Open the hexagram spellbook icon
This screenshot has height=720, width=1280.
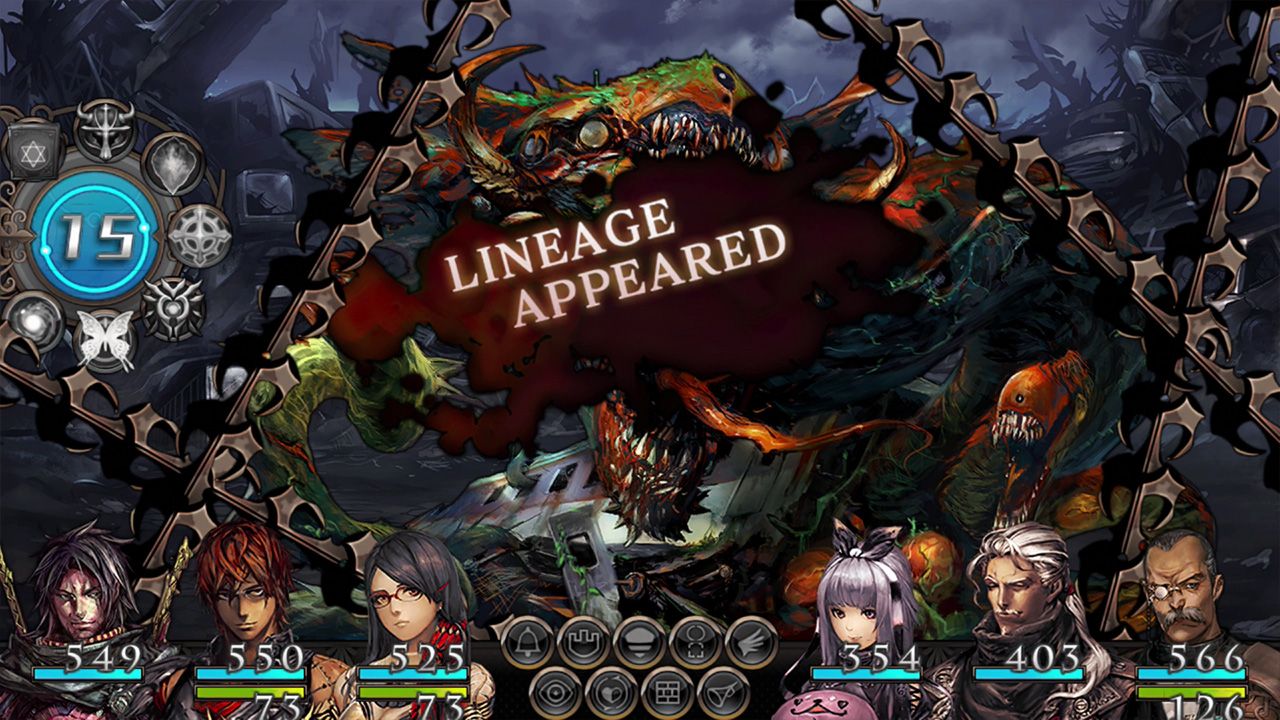pyautogui.click(x=34, y=149)
